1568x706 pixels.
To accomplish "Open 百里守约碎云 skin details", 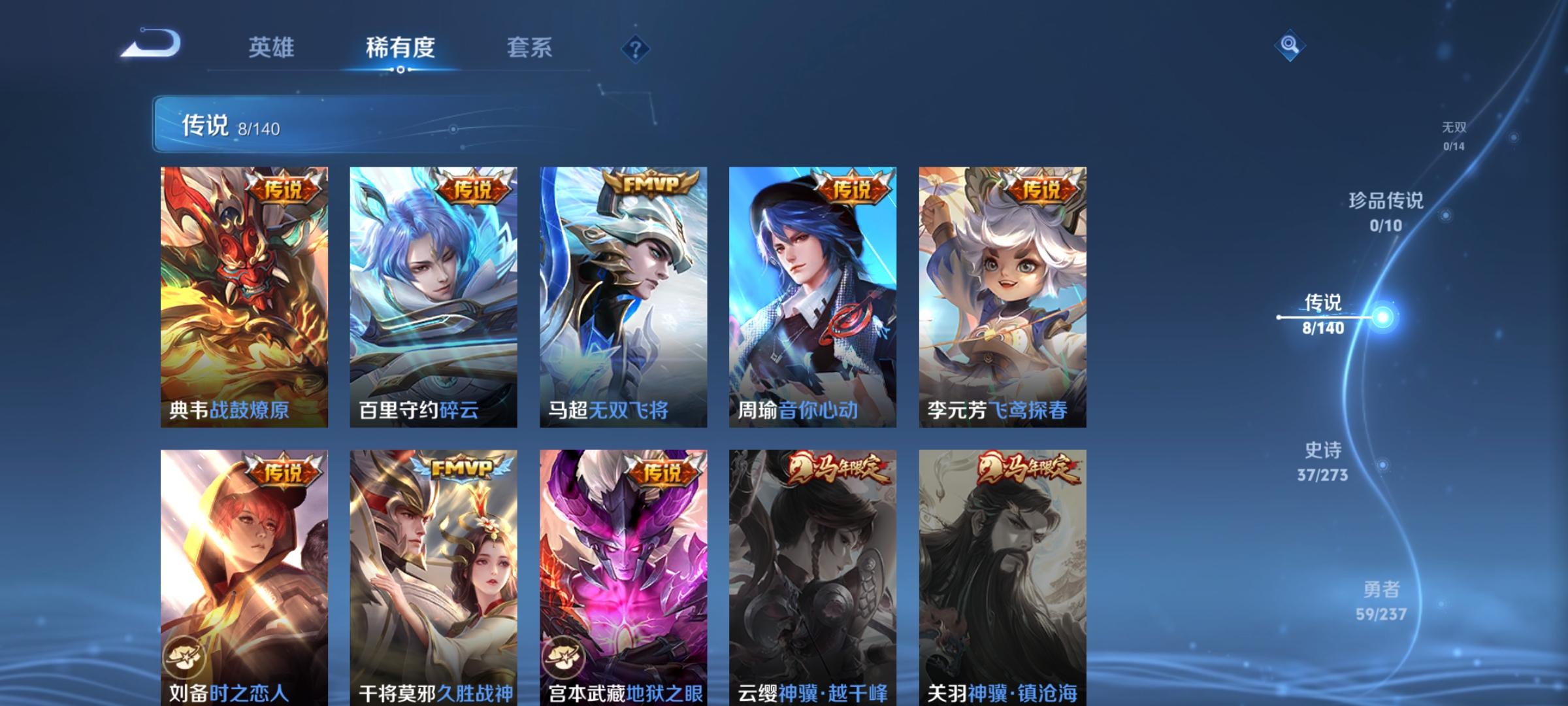I will 431,294.
